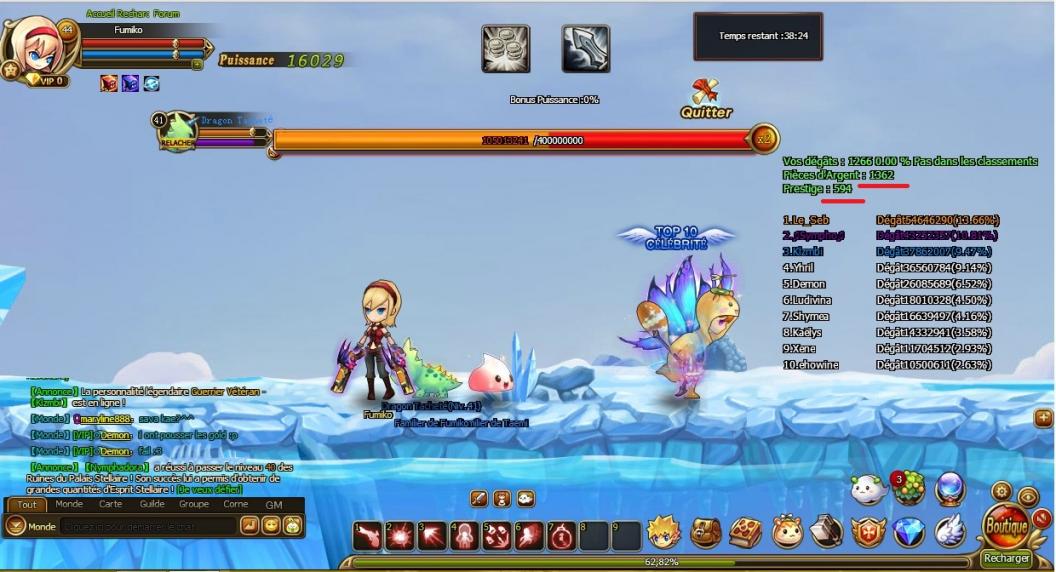The width and height of the screenshot is (1056, 572).
Task: Click the VIP 0 badge
Action: 46,80
